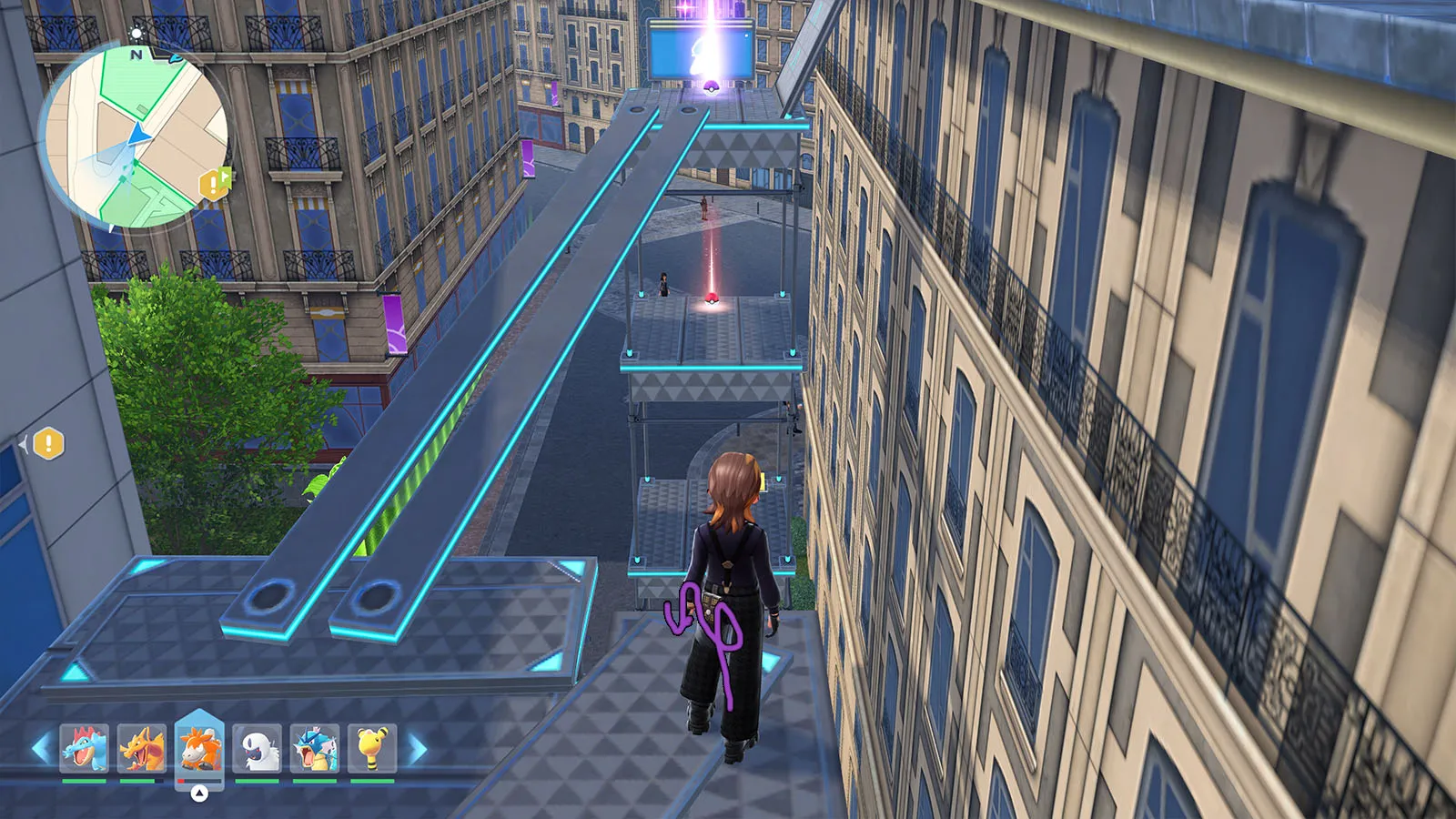Open the circular minimap
This screenshot has height=819, width=1456.
[x=135, y=138]
